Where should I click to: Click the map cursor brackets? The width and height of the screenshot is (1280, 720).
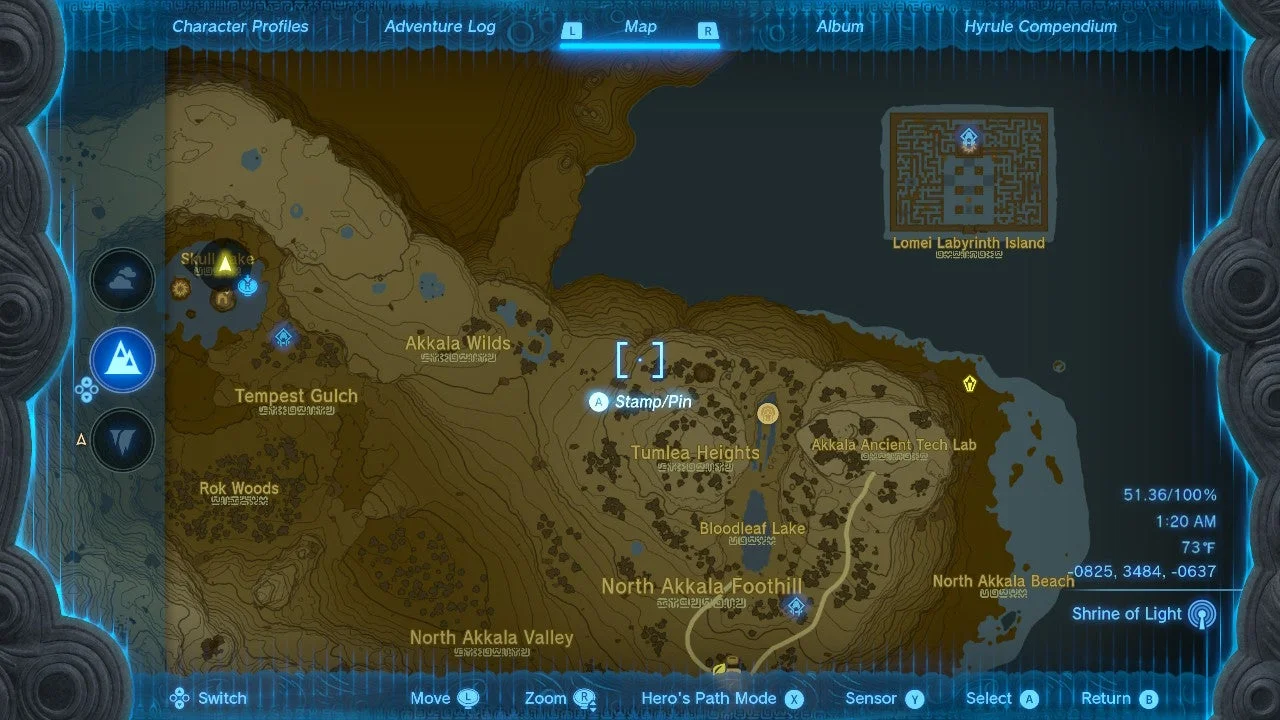641,360
